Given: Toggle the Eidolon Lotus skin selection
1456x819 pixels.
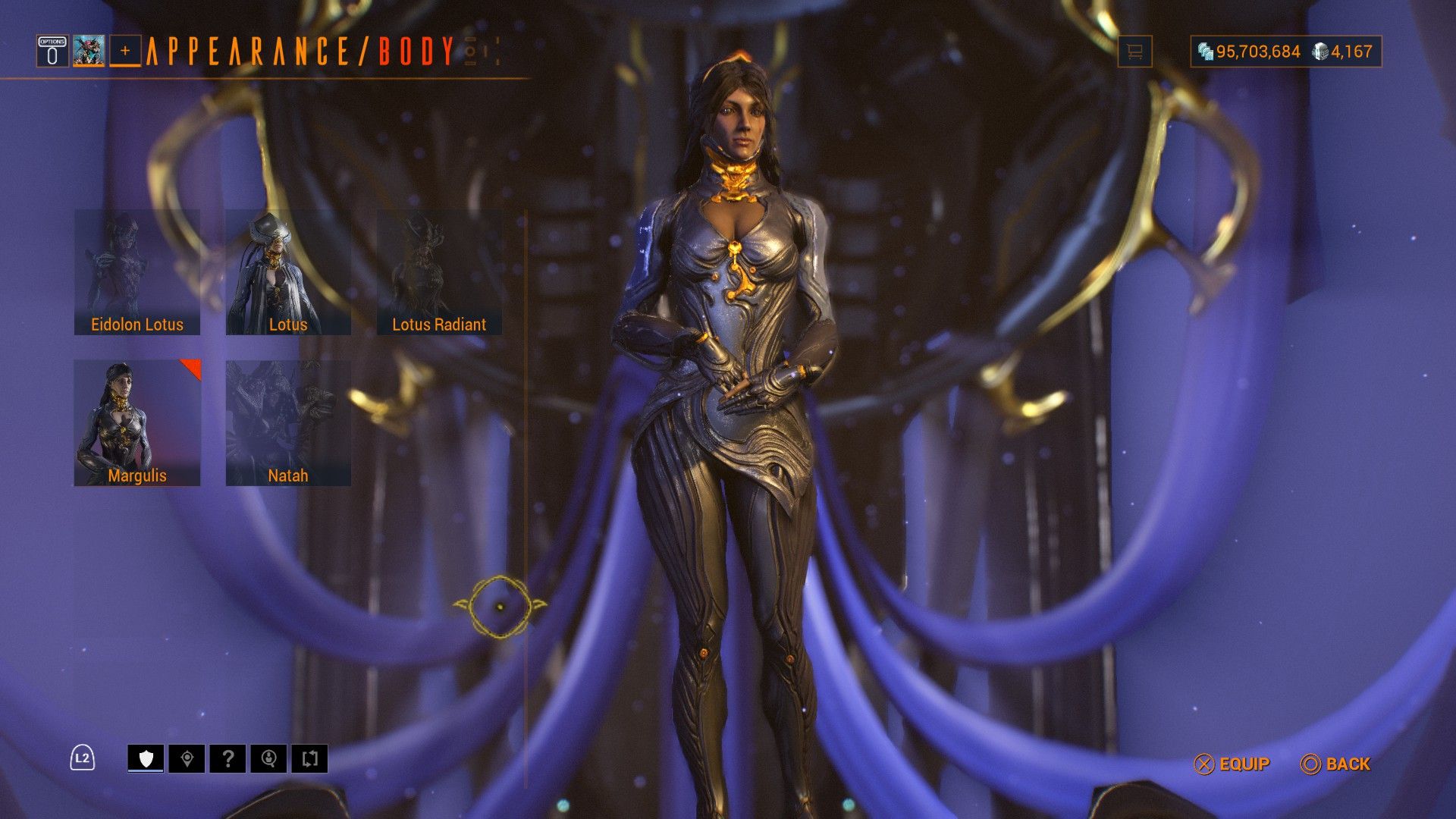Looking at the screenshot, I should 136,273.
